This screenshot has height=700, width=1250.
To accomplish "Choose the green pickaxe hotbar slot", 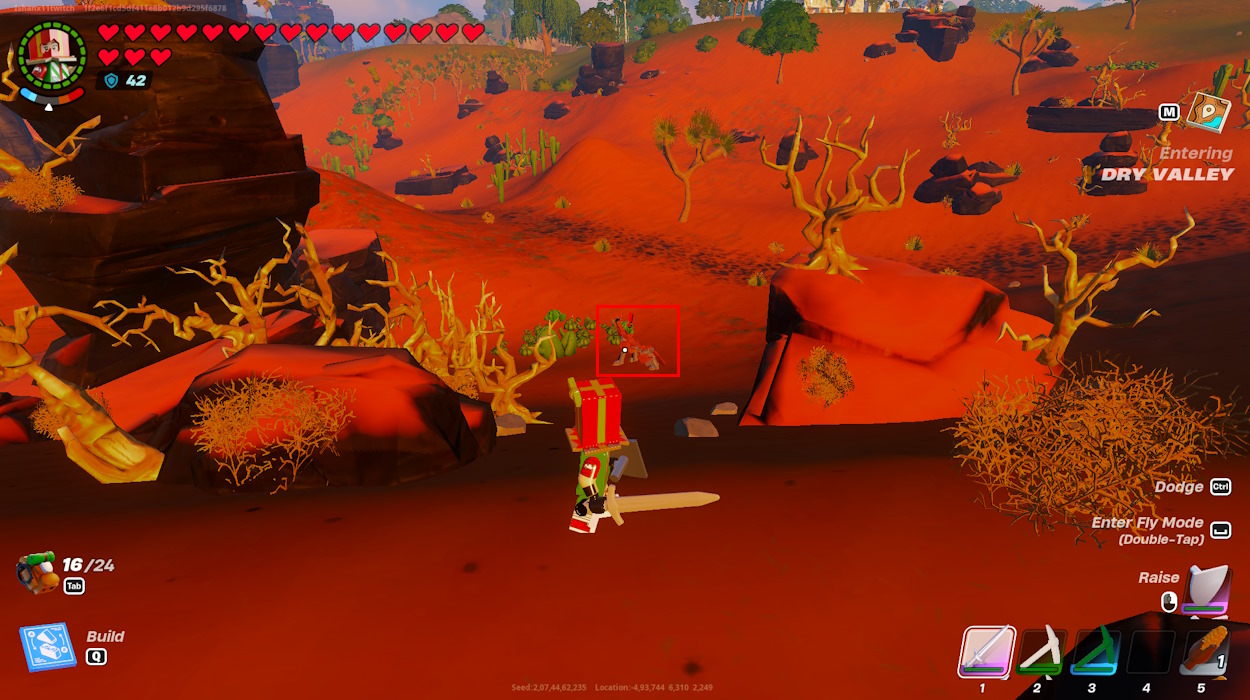I will 1094,652.
